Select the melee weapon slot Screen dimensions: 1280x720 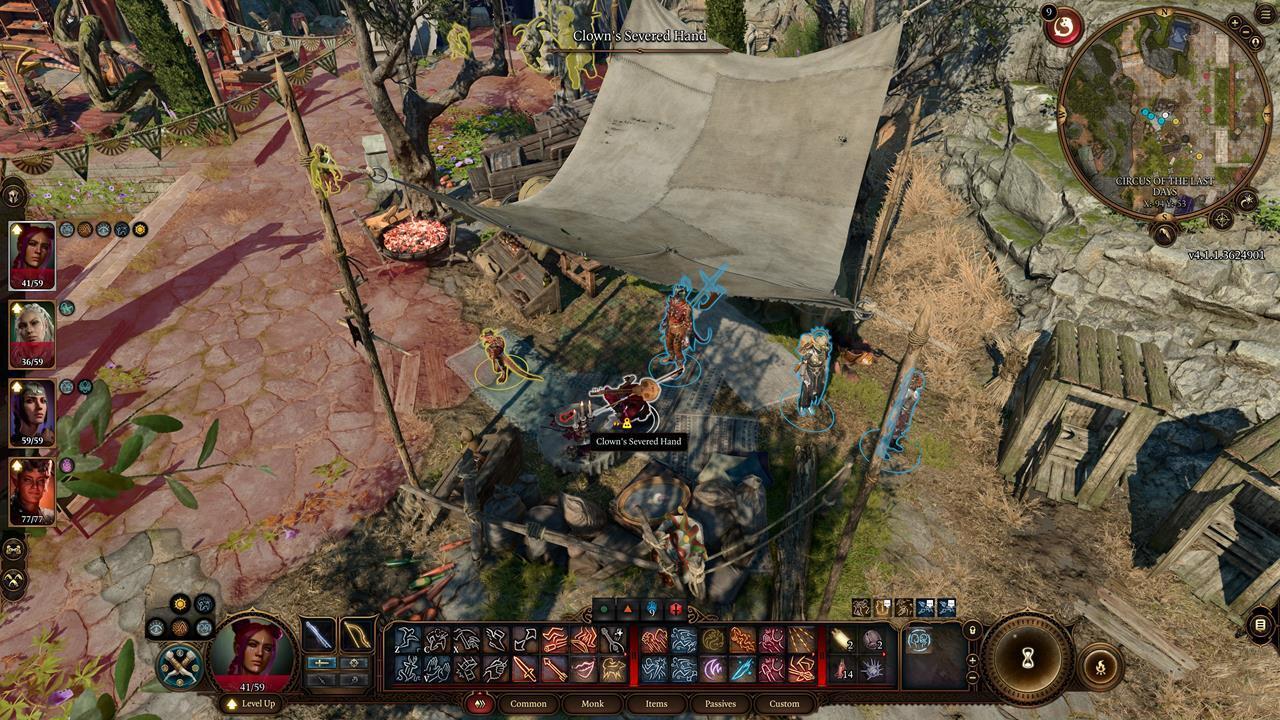click(319, 635)
